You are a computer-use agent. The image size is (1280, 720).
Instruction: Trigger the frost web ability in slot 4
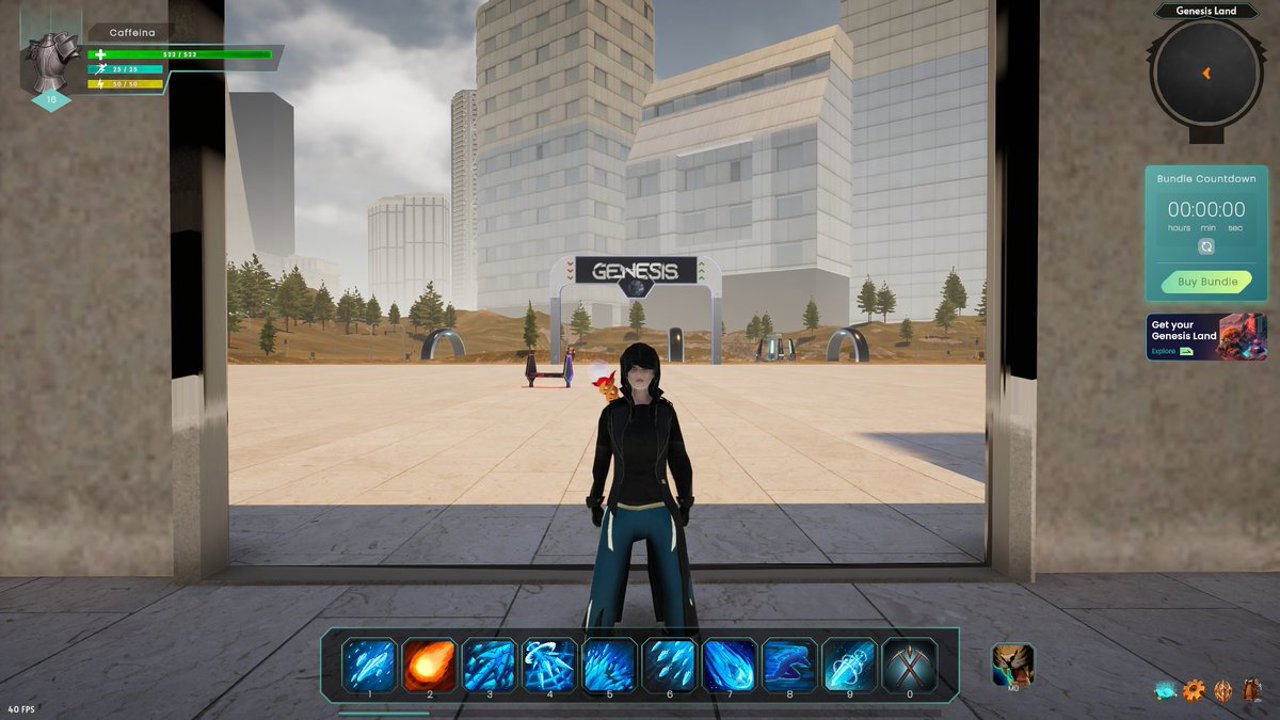(x=549, y=665)
